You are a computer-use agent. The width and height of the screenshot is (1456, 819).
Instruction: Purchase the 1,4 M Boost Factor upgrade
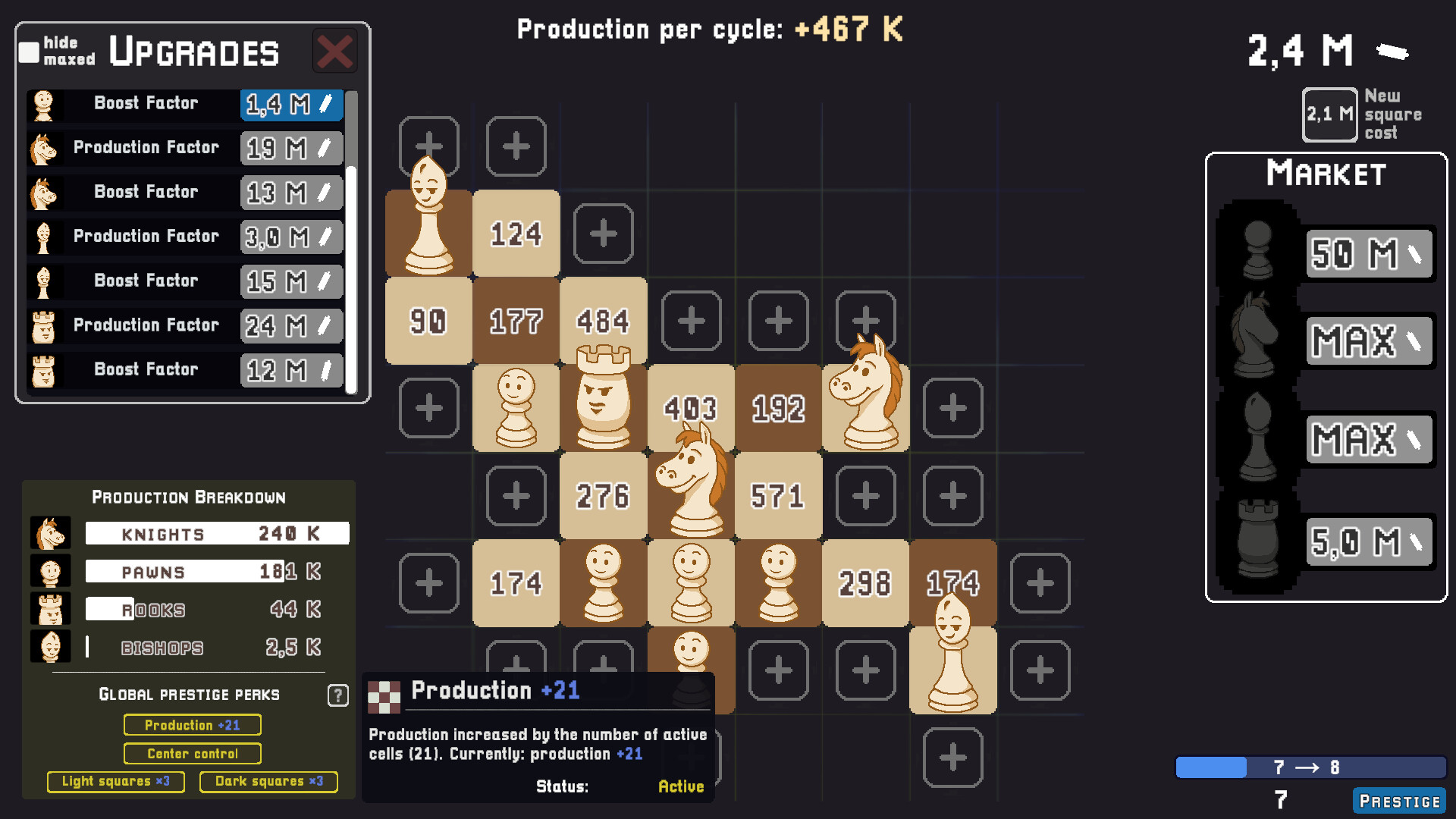(x=291, y=105)
